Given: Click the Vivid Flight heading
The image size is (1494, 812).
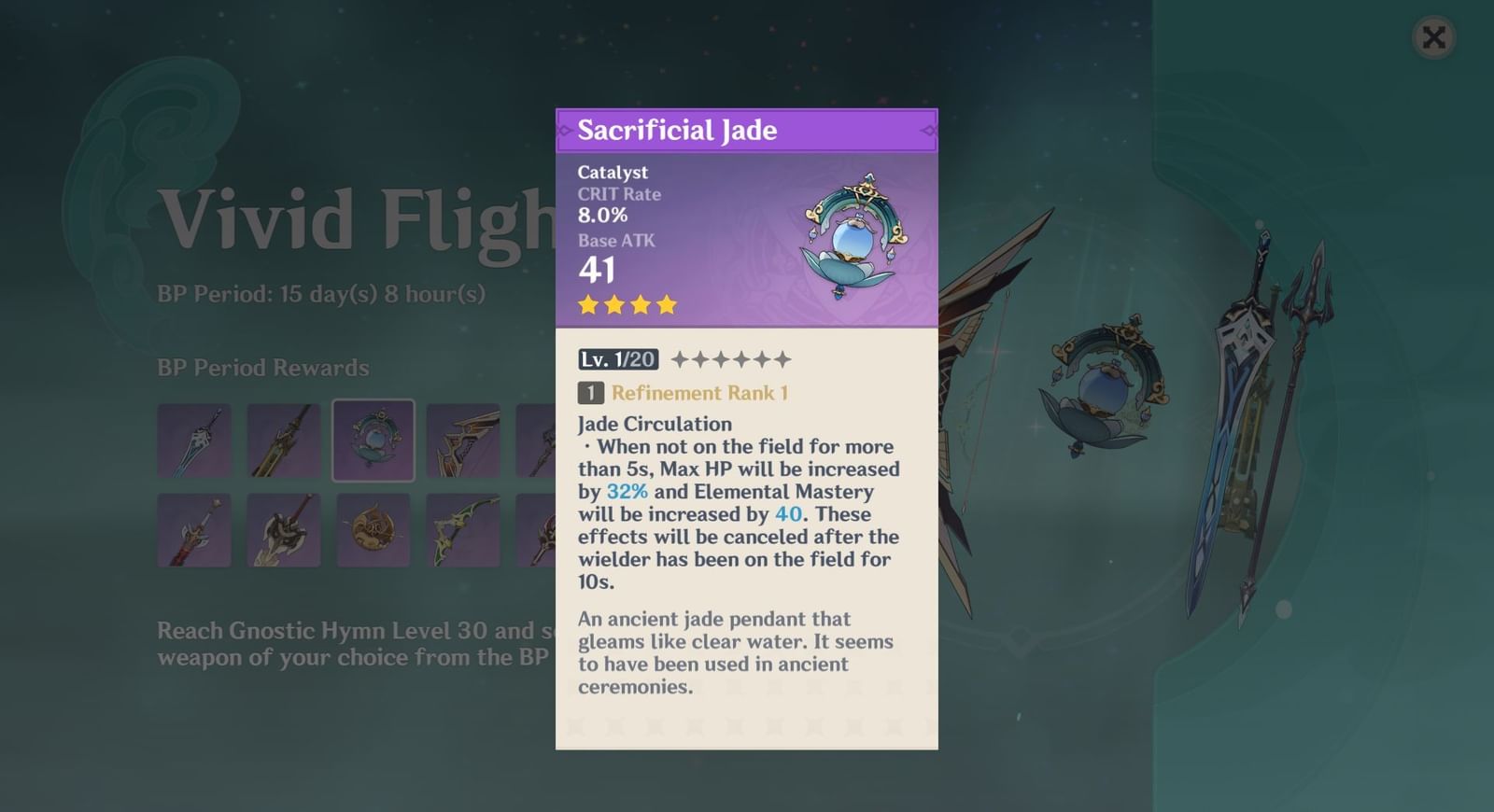Looking at the screenshot, I should [355, 221].
